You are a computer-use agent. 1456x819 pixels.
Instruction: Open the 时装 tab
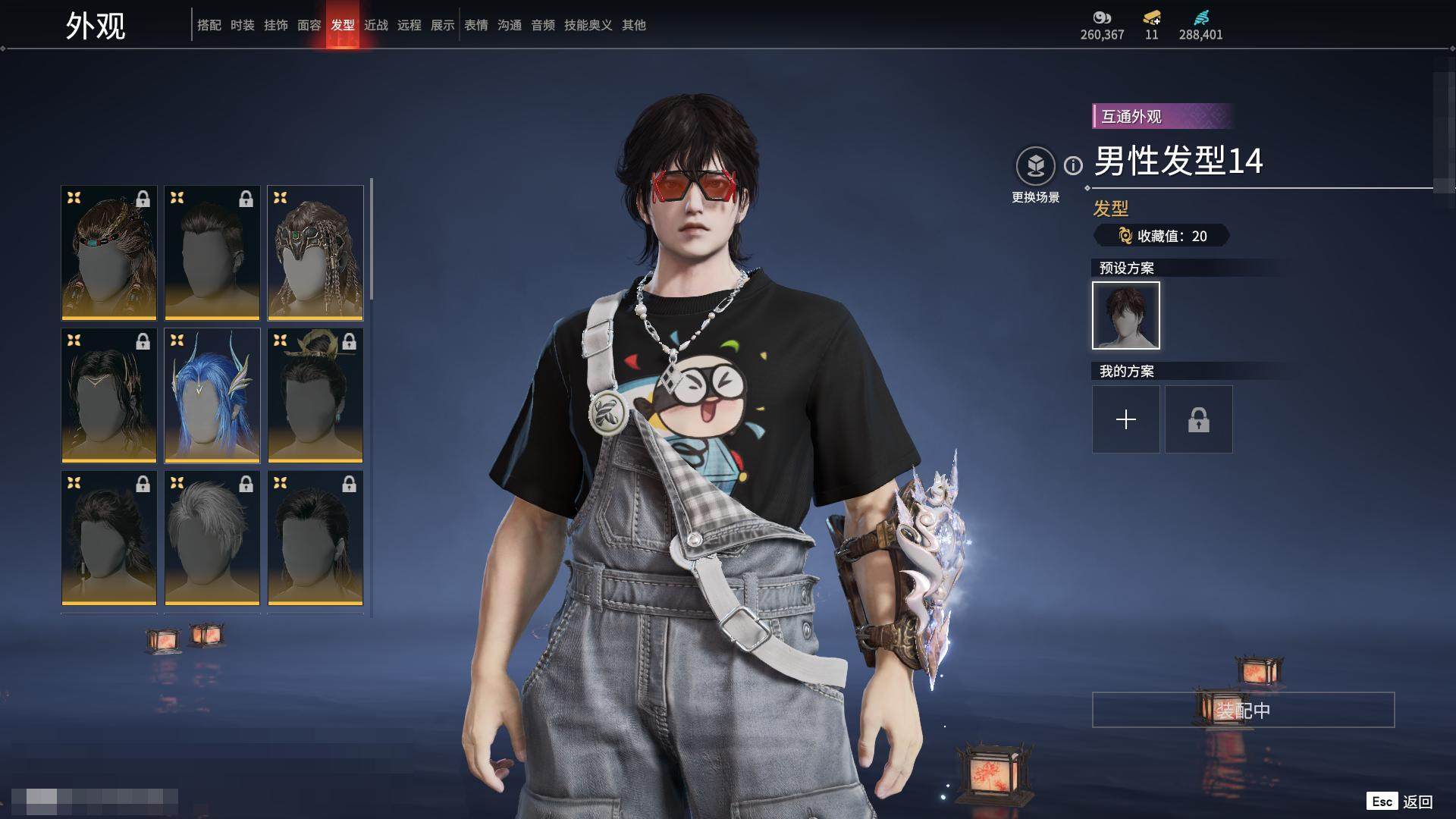tap(242, 25)
